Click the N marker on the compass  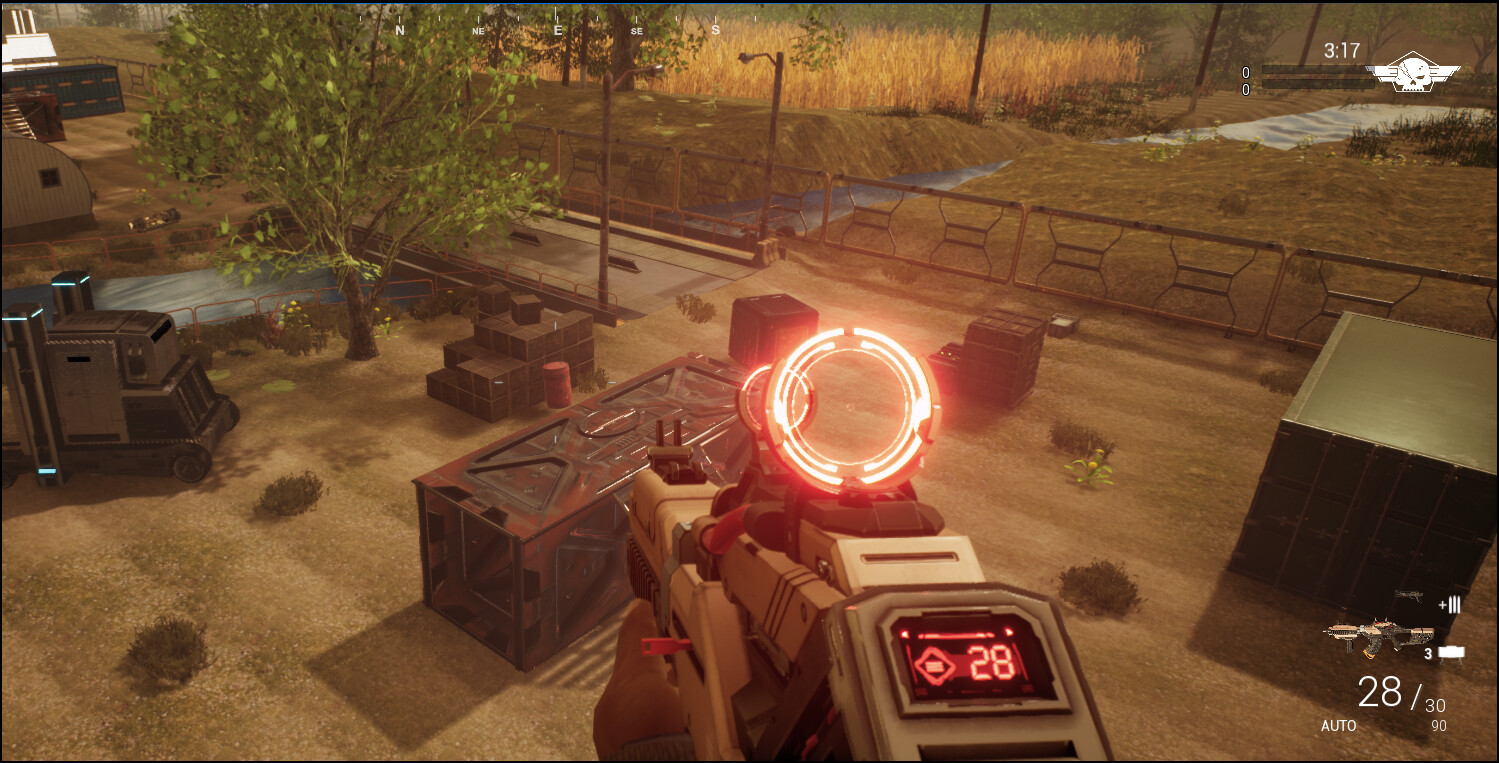click(400, 30)
